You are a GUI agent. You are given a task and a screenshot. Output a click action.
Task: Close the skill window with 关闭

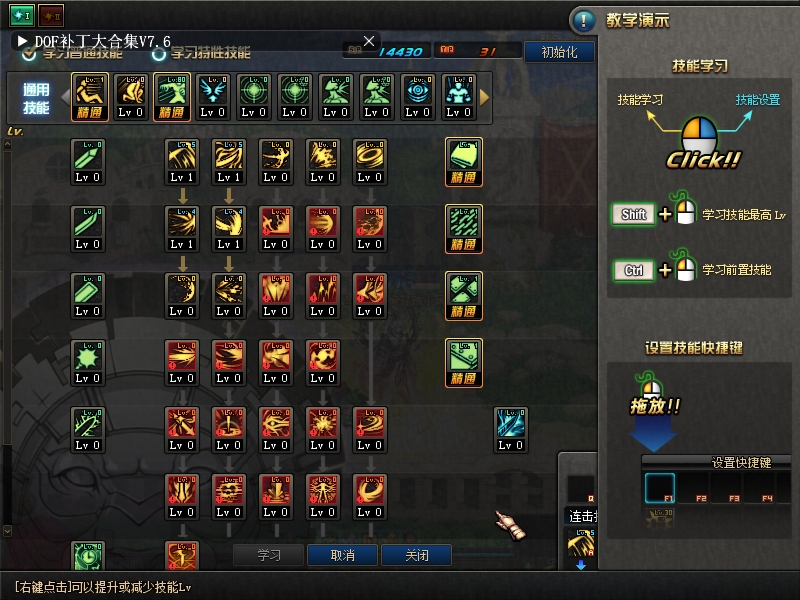tap(415, 555)
